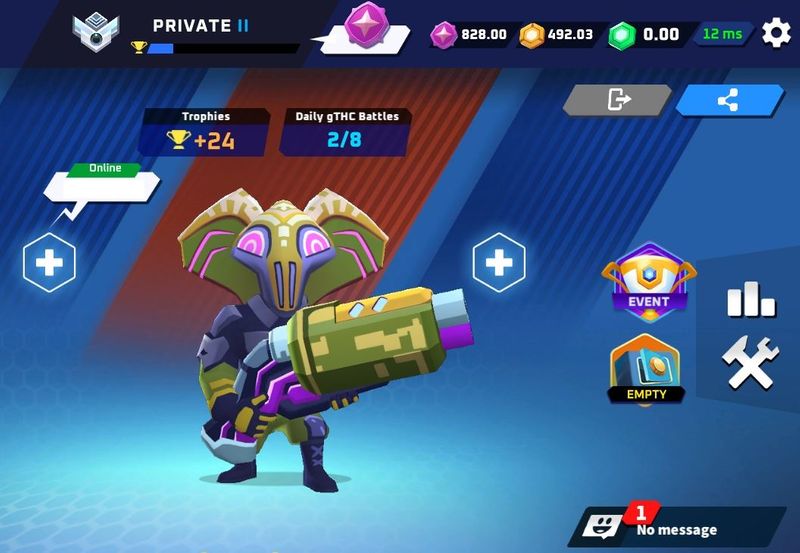Invite a teammate using the left plus hexagon
The height and width of the screenshot is (553, 800).
50,263
